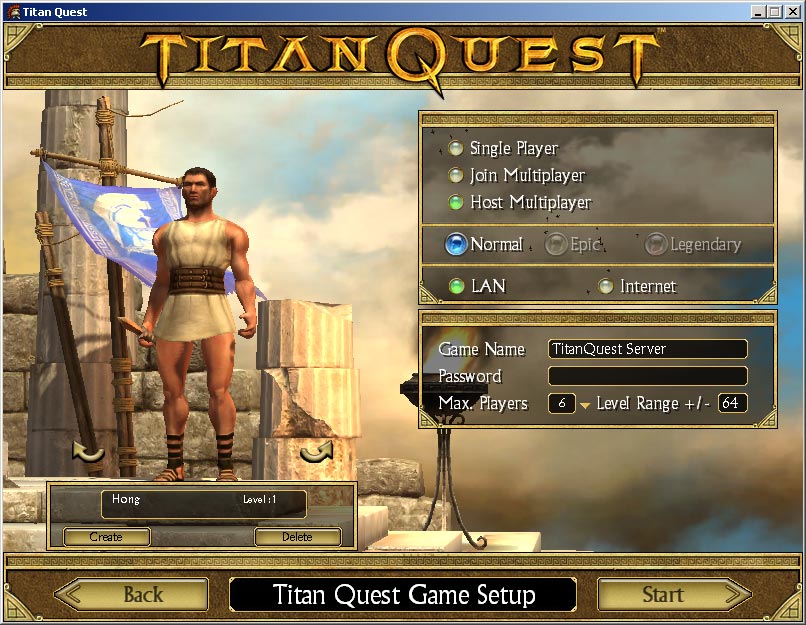
Task: Select the Single Player option
Action: coord(456,149)
